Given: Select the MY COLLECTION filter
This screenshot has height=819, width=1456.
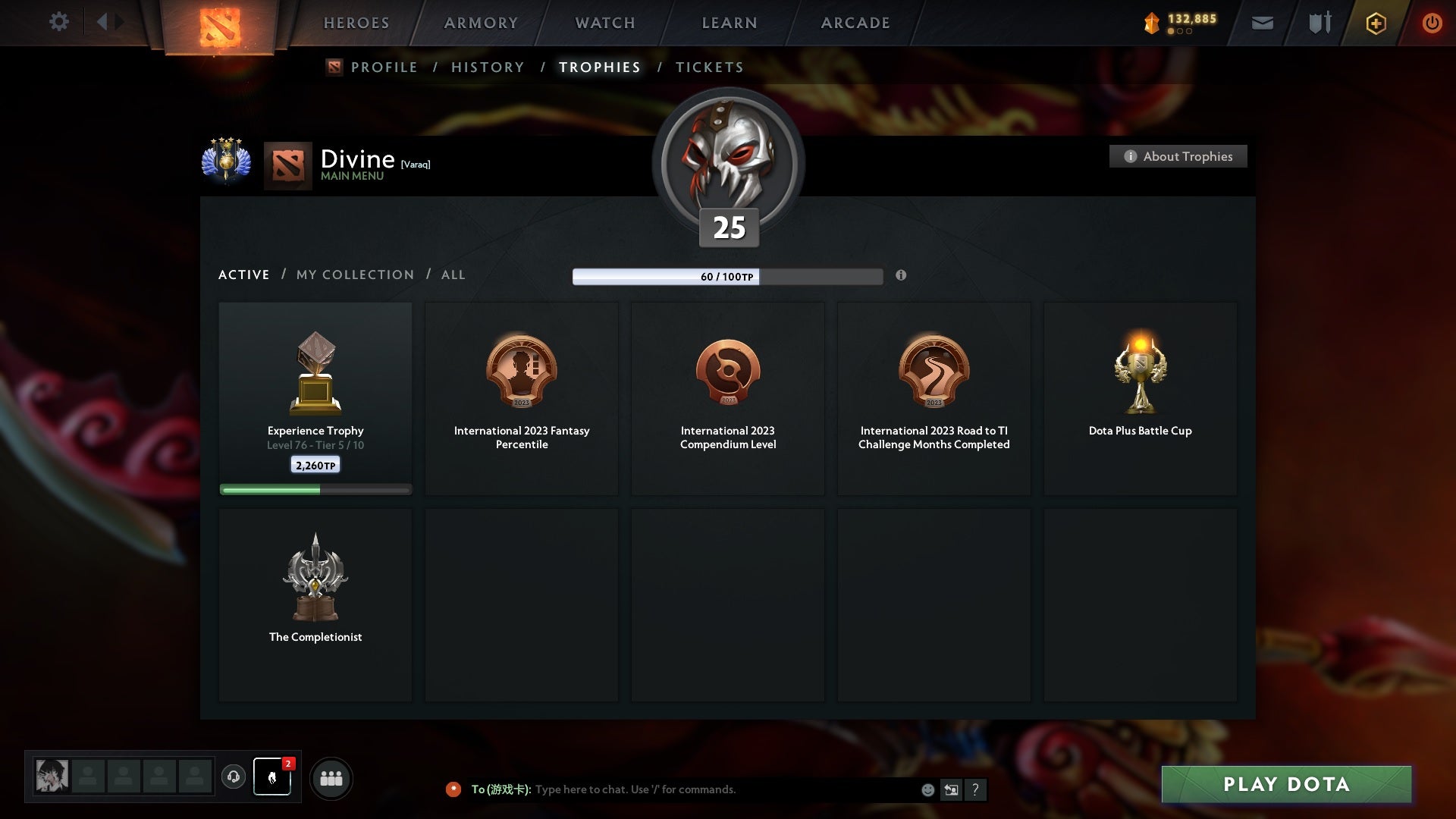Looking at the screenshot, I should [x=354, y=275].
